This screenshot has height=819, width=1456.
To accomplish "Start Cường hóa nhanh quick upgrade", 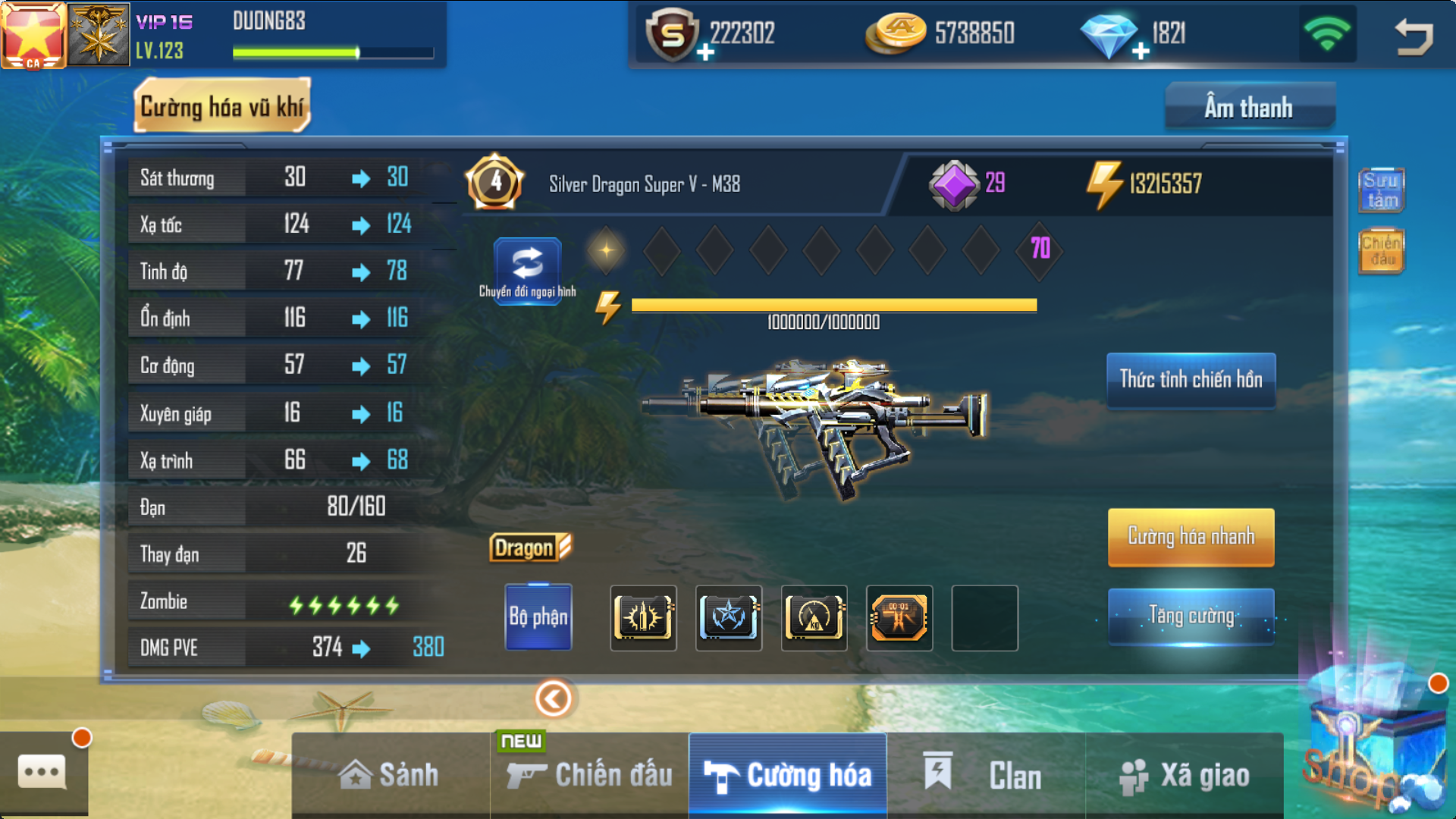I will click(1191, 537).
